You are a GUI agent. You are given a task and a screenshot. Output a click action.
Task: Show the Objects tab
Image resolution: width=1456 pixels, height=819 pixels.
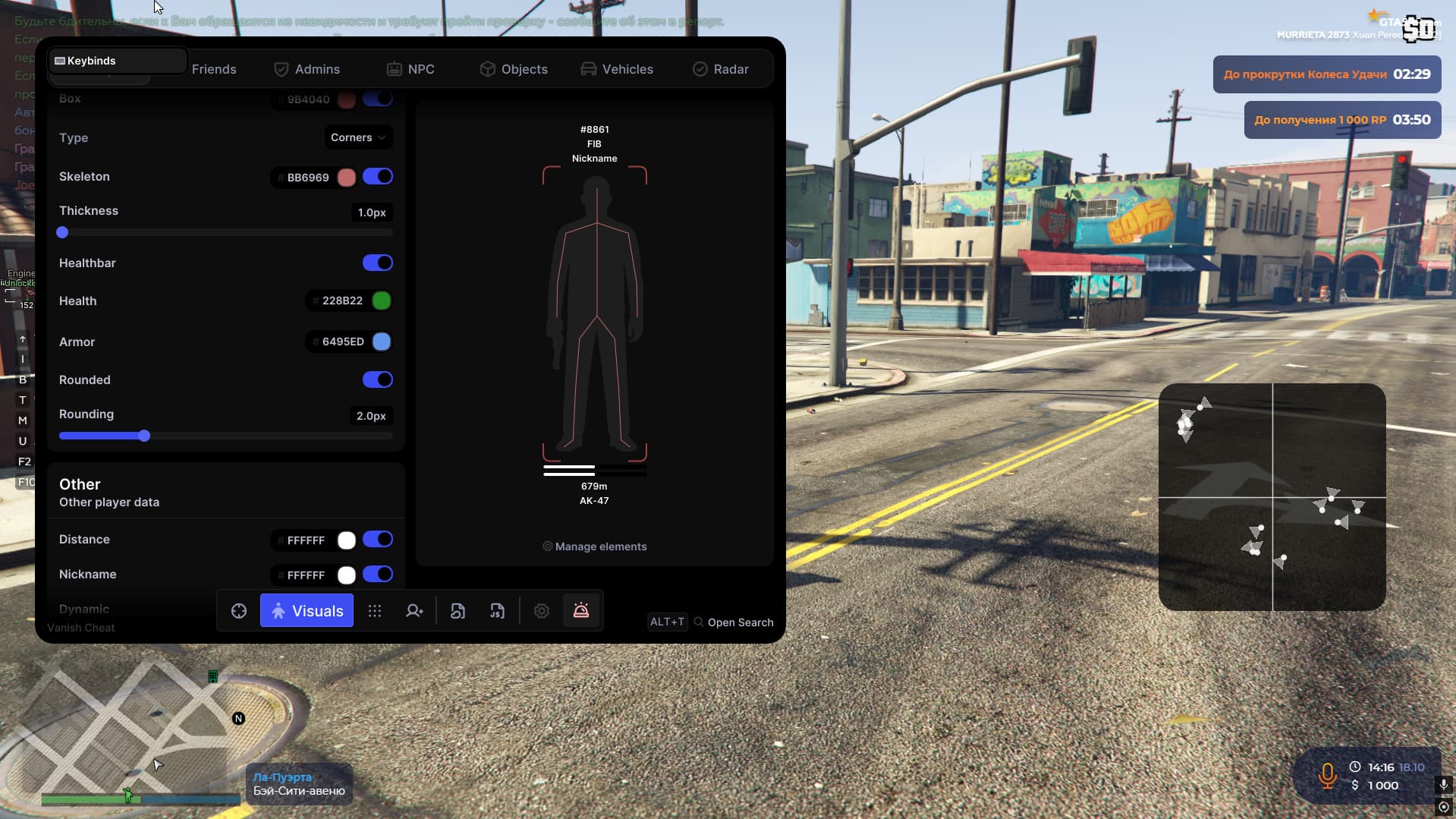(x=514, y=69)
